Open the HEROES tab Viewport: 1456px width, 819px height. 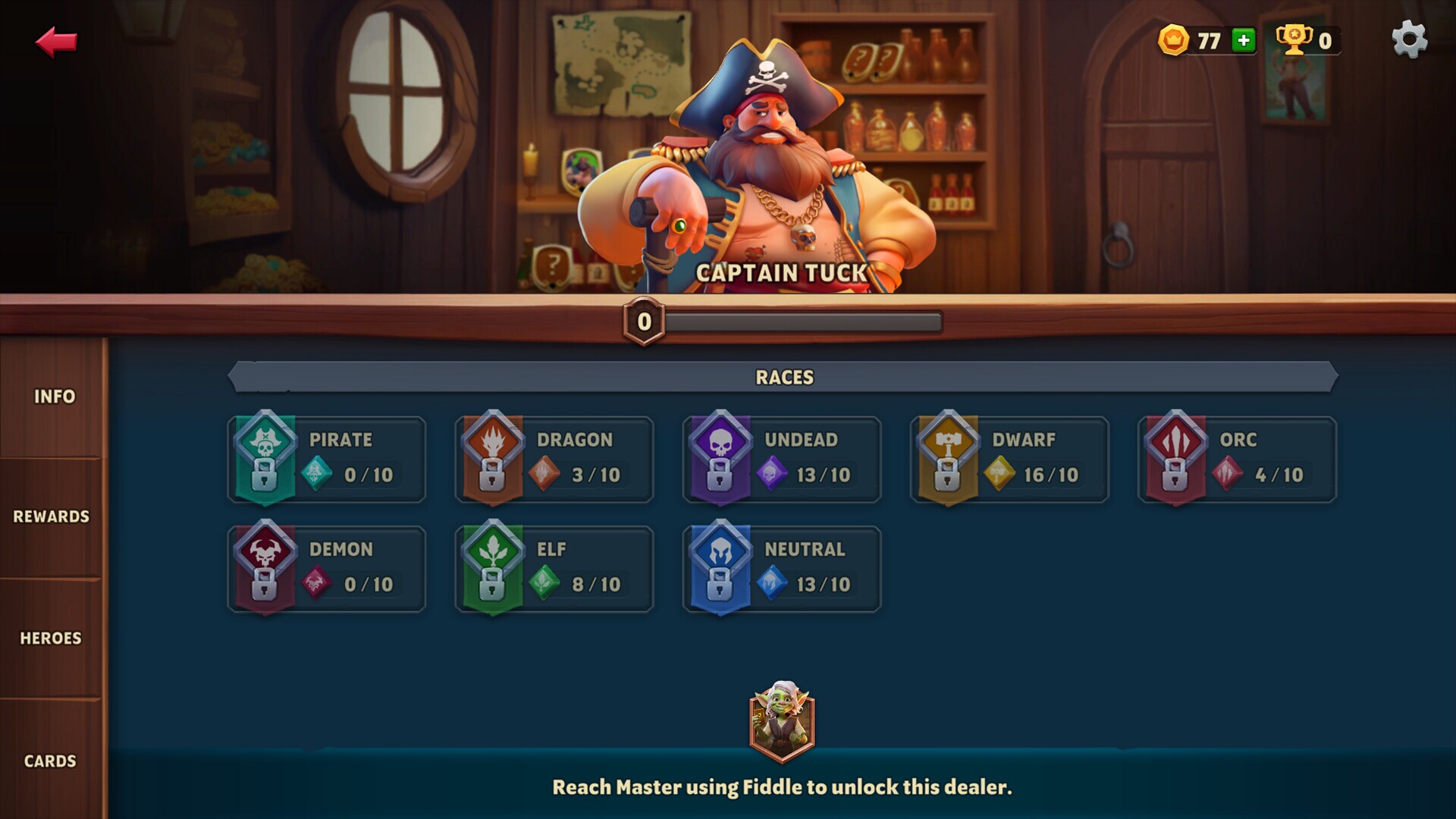[x=52, y=639]
